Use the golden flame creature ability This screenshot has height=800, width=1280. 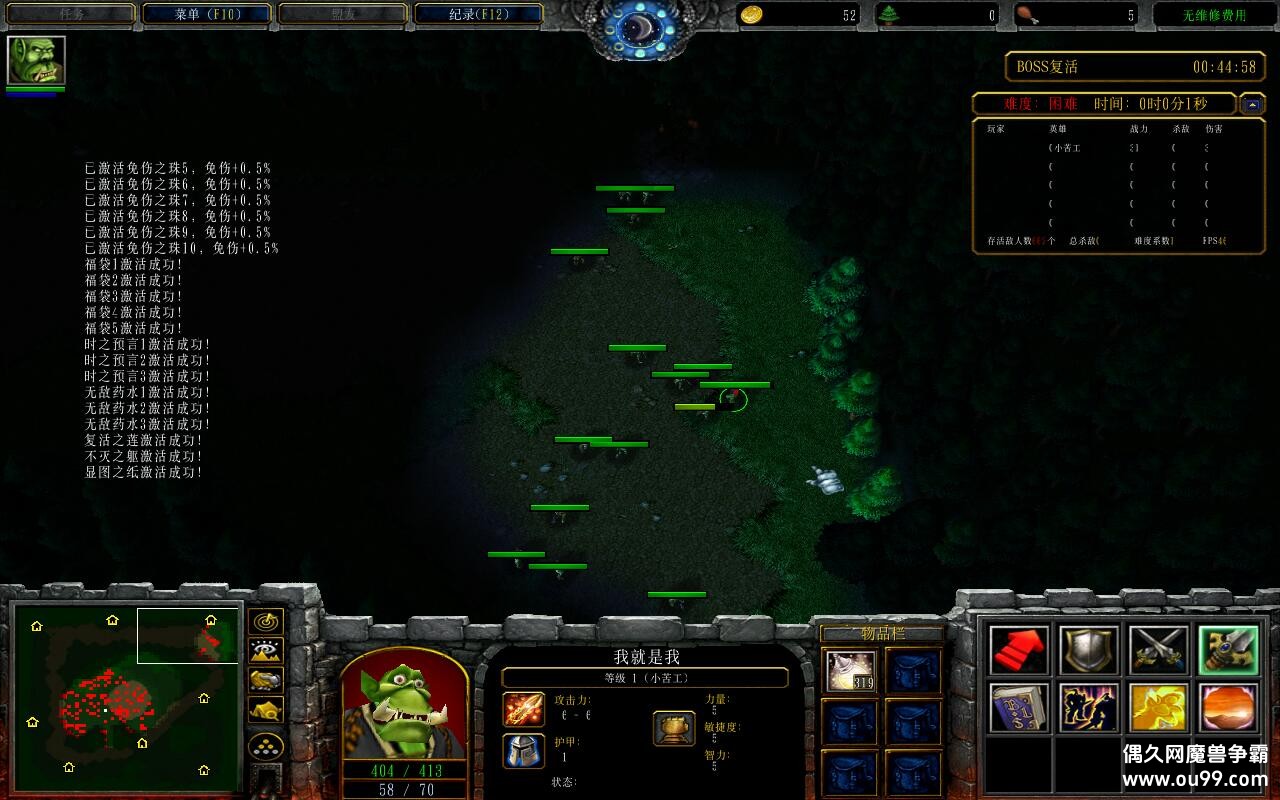[x=1159, y=708]
